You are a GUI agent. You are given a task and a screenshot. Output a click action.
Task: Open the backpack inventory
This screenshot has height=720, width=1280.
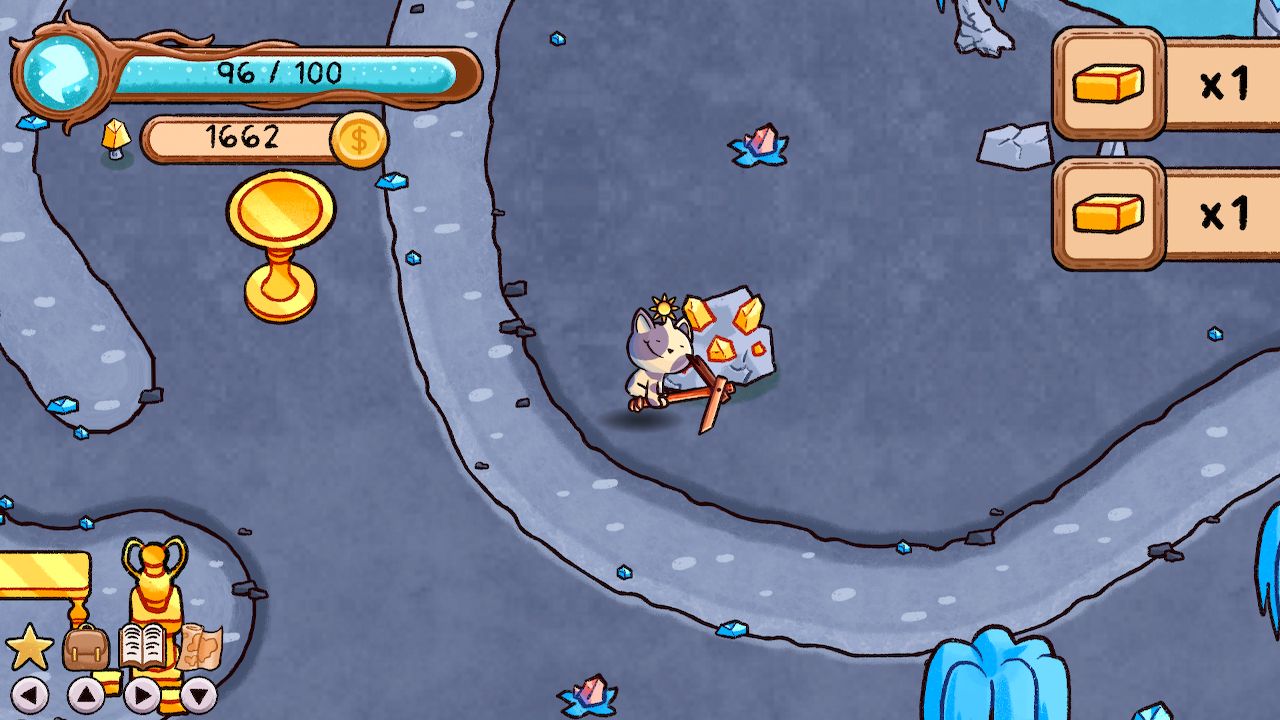point(85,646)
